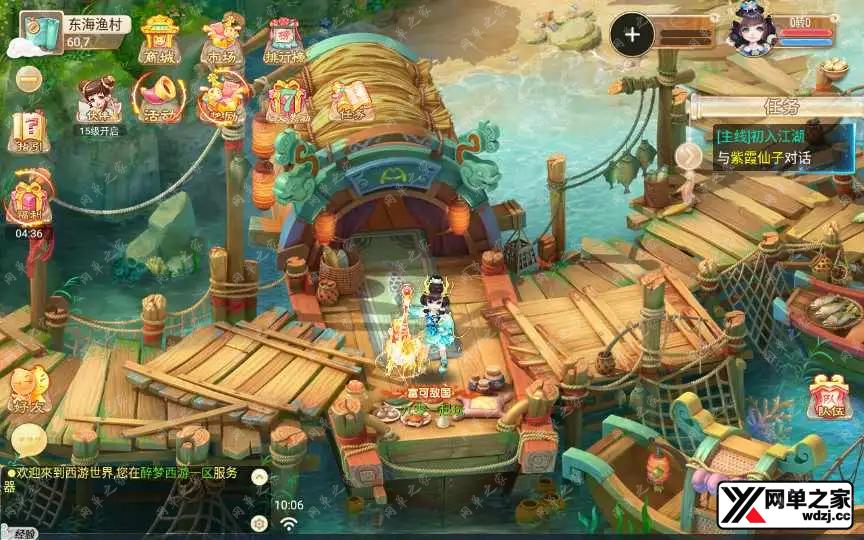
Task: Collapse the quest tracker with arrow button
Action: pyautogui.click(x=689, y=155)
